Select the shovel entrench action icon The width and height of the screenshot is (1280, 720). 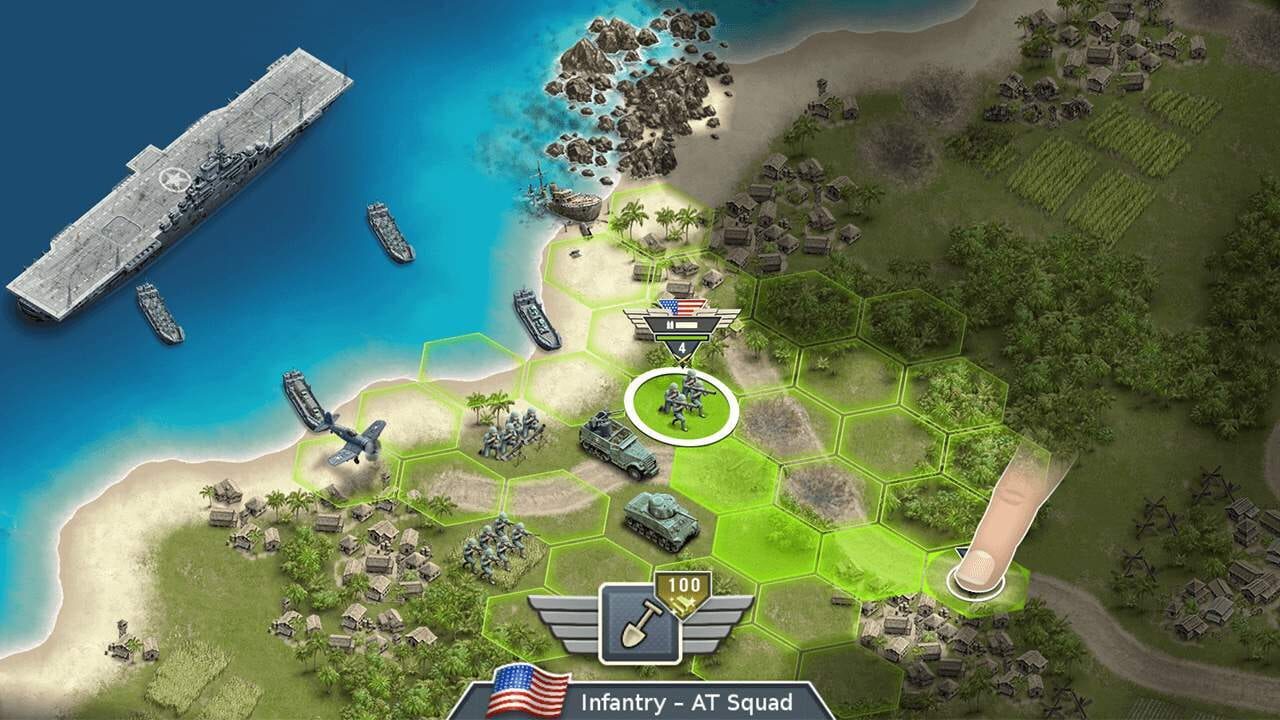[x=642, y=627]
